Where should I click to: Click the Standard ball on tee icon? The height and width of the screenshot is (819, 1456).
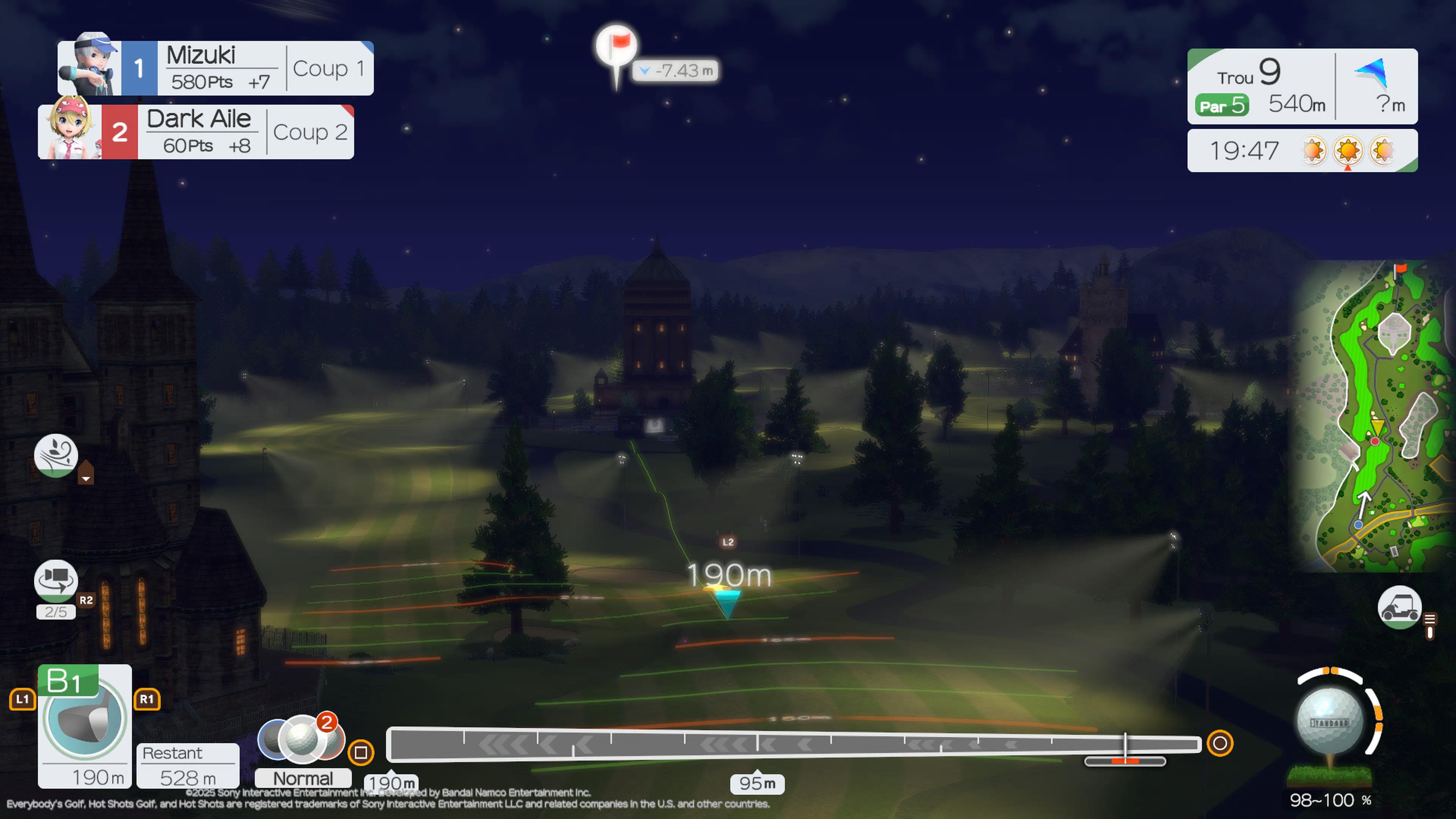click(x=1329, y=723)
